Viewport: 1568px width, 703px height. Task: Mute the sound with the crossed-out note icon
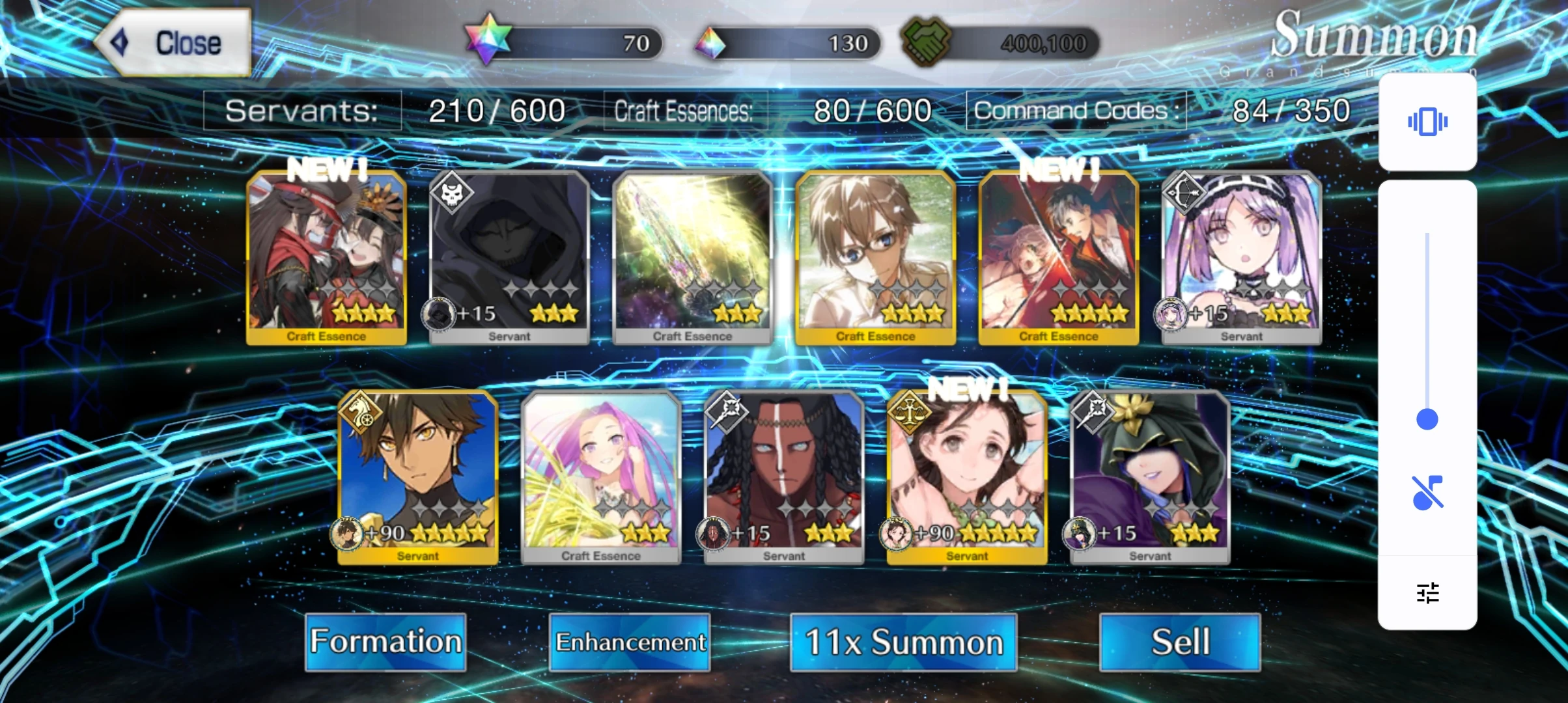pyautogui.click(x=1427, y=491)
